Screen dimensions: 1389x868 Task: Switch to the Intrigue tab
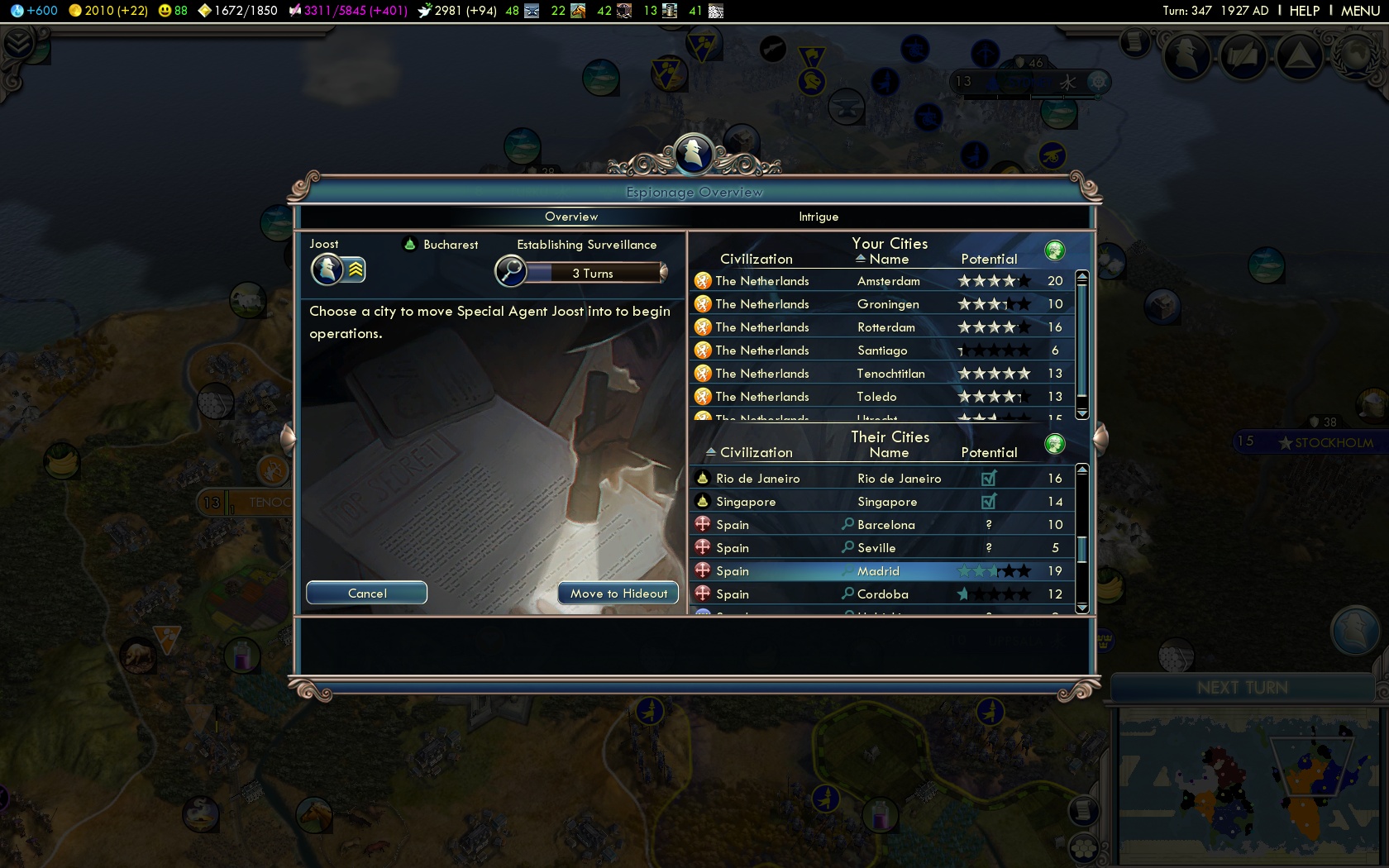(819, 217)
